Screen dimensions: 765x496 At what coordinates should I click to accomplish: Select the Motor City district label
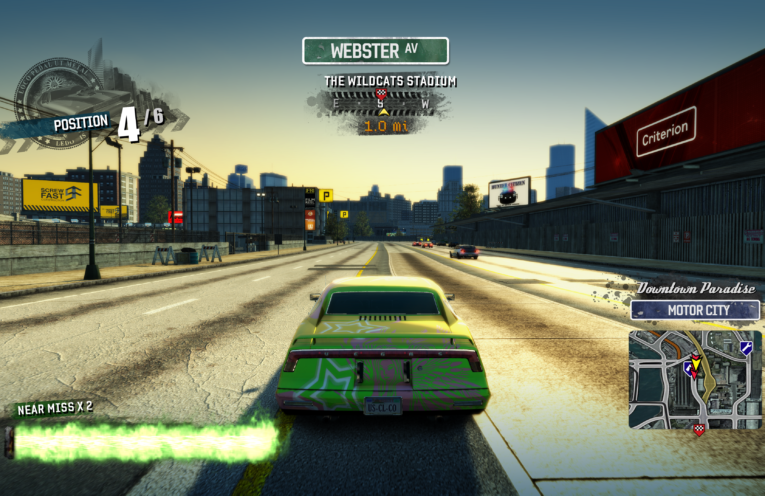tap(695, 310)
